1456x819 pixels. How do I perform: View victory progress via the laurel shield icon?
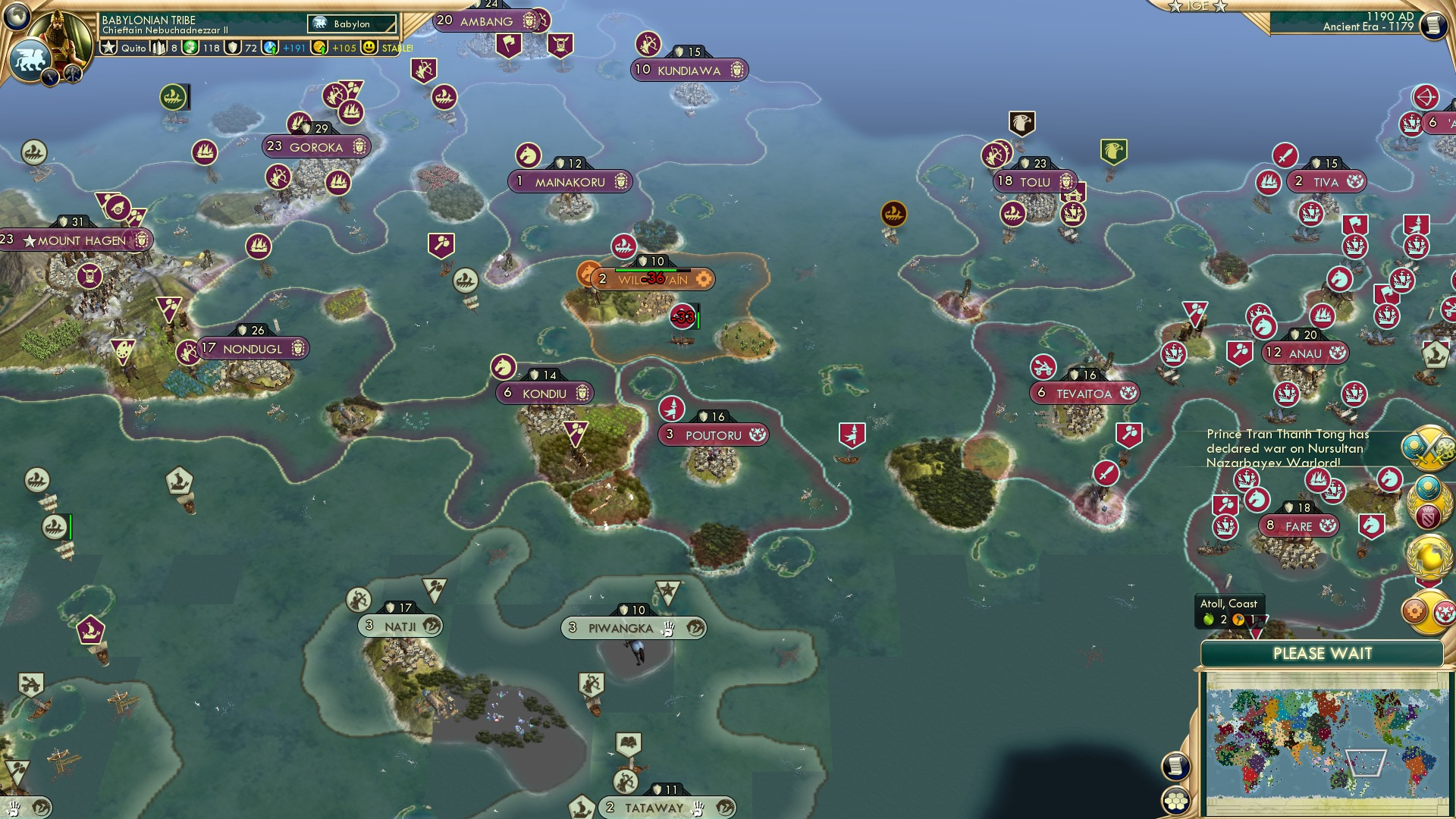(x=1426, y=503)
